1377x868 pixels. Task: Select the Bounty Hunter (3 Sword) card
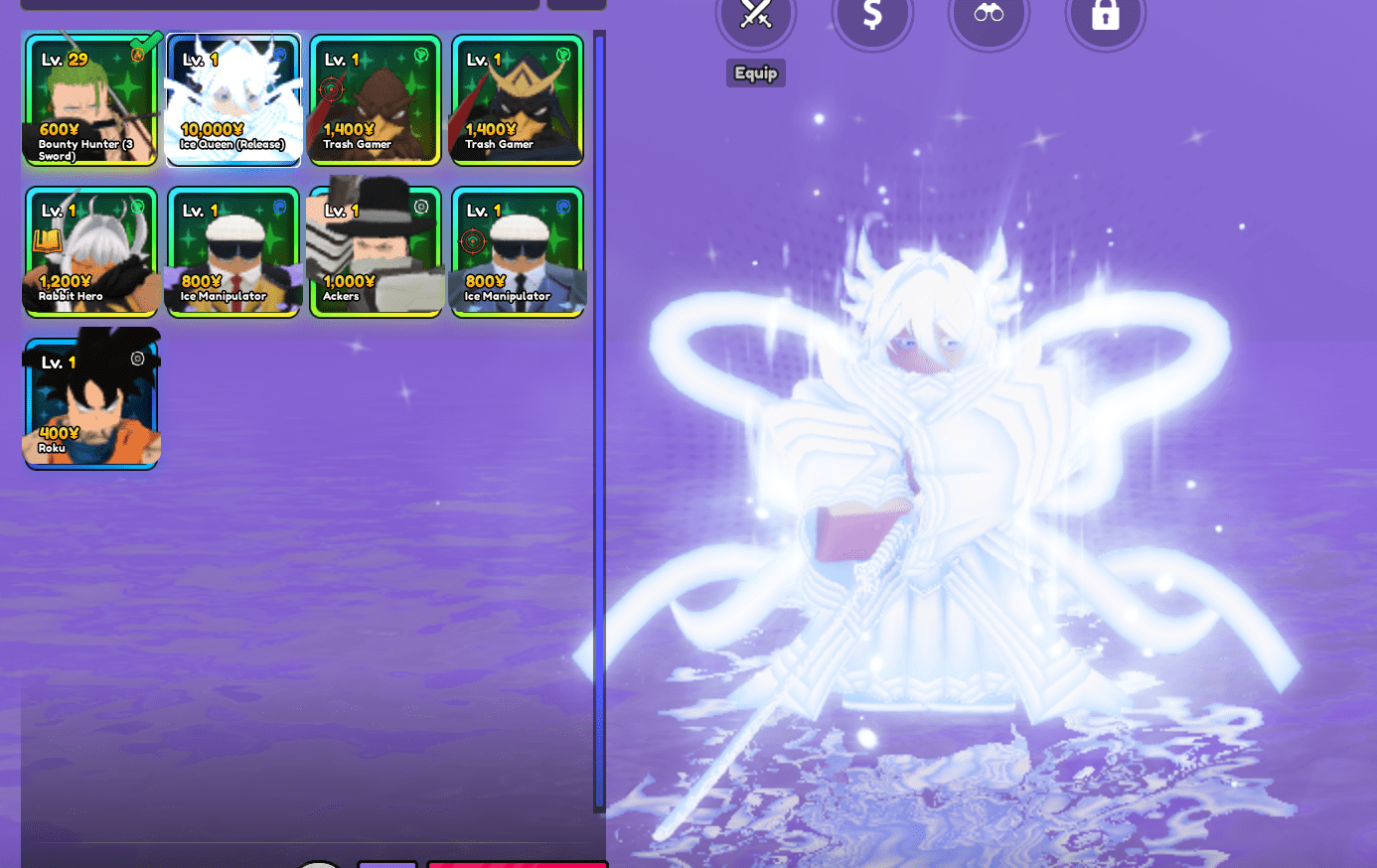click(x=90, y=99)
